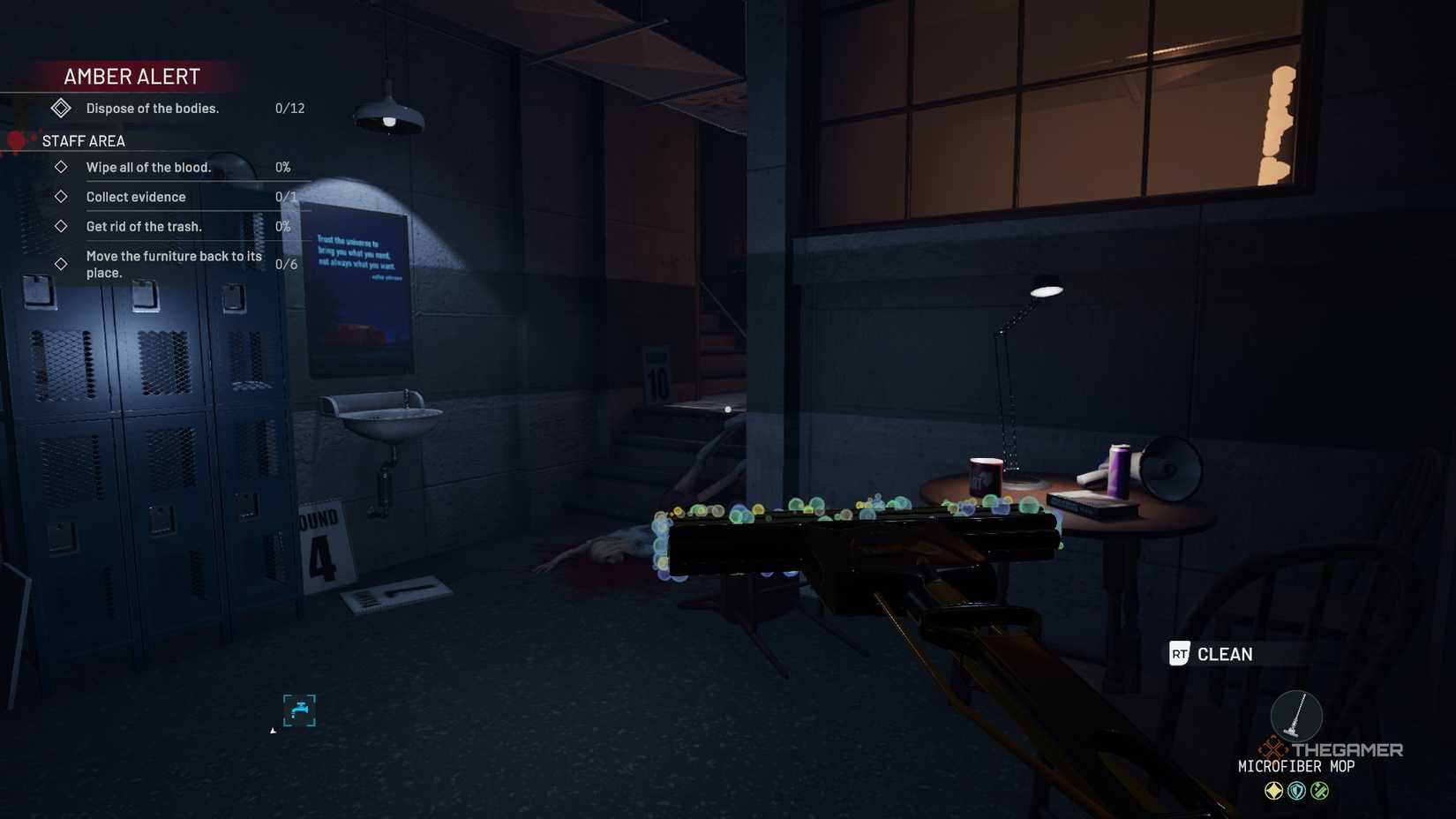Click the yellow diamond upgrade icon
The height and width of the screenshot is (819, 1456).
point(1273,790)
